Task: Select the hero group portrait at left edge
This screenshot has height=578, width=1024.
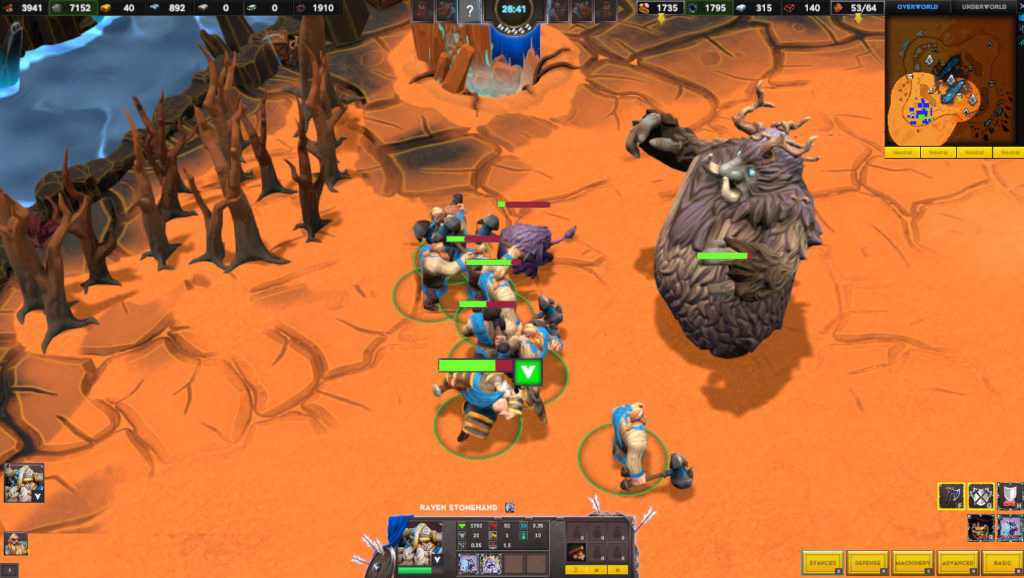Action: [23, 482]
